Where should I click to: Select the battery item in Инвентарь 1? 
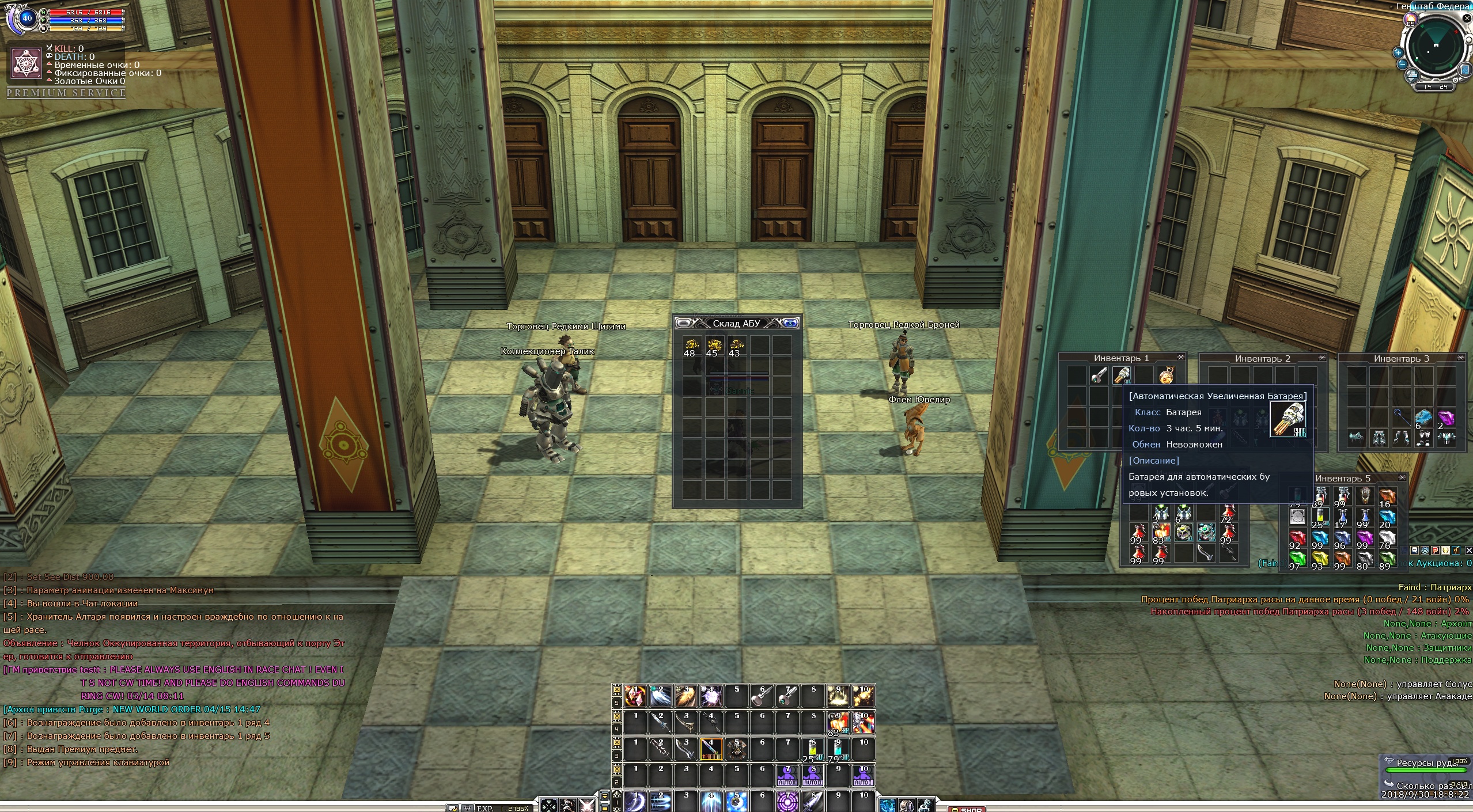(1121, 376)
